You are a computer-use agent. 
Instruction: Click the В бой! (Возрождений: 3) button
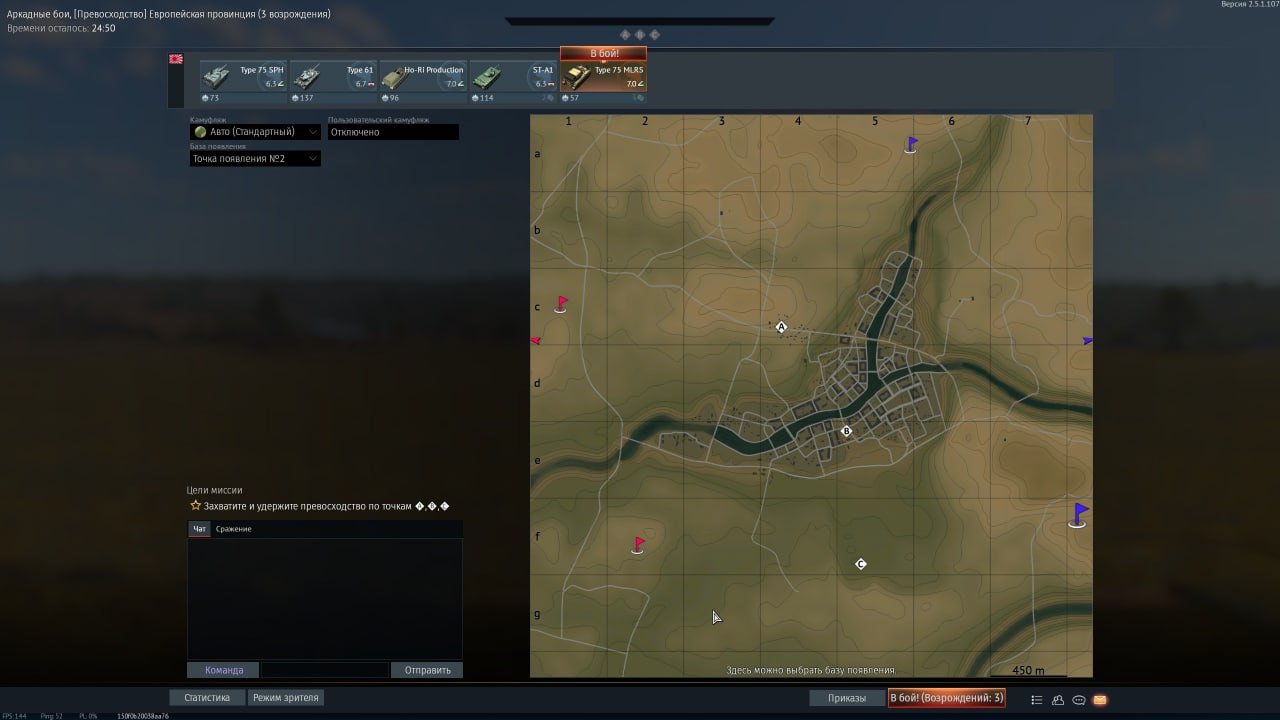click(x=946, y=698)
